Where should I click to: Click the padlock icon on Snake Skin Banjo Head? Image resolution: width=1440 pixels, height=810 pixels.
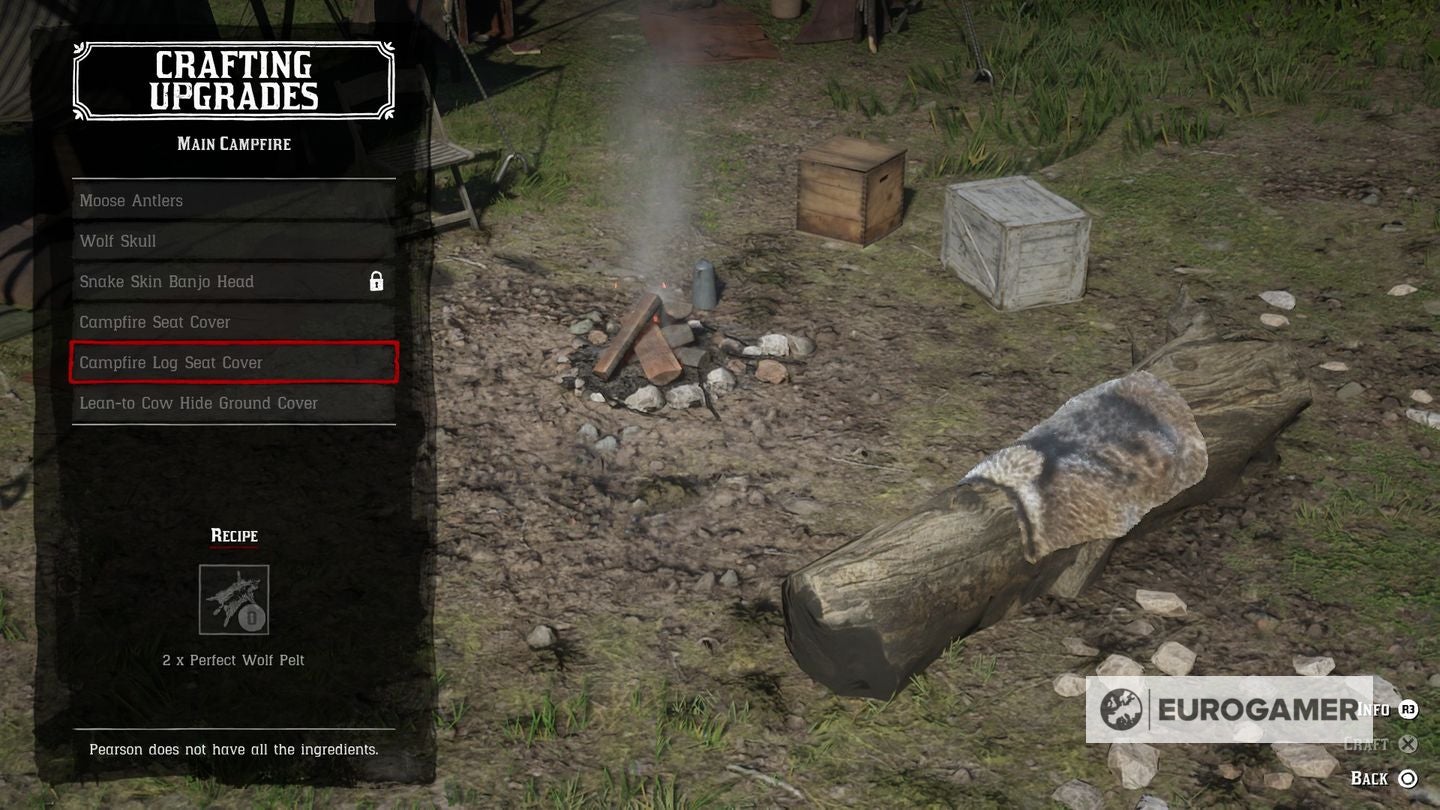pyautogui.click(x=377, y=282)
